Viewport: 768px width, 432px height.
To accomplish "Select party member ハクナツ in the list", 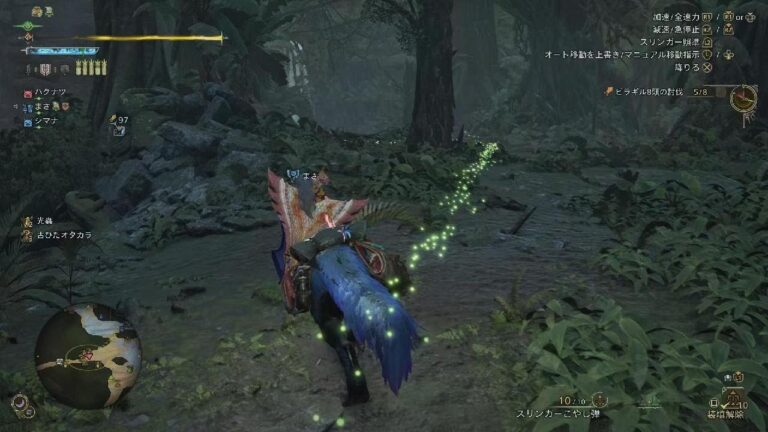I will [x=48, y=91].
